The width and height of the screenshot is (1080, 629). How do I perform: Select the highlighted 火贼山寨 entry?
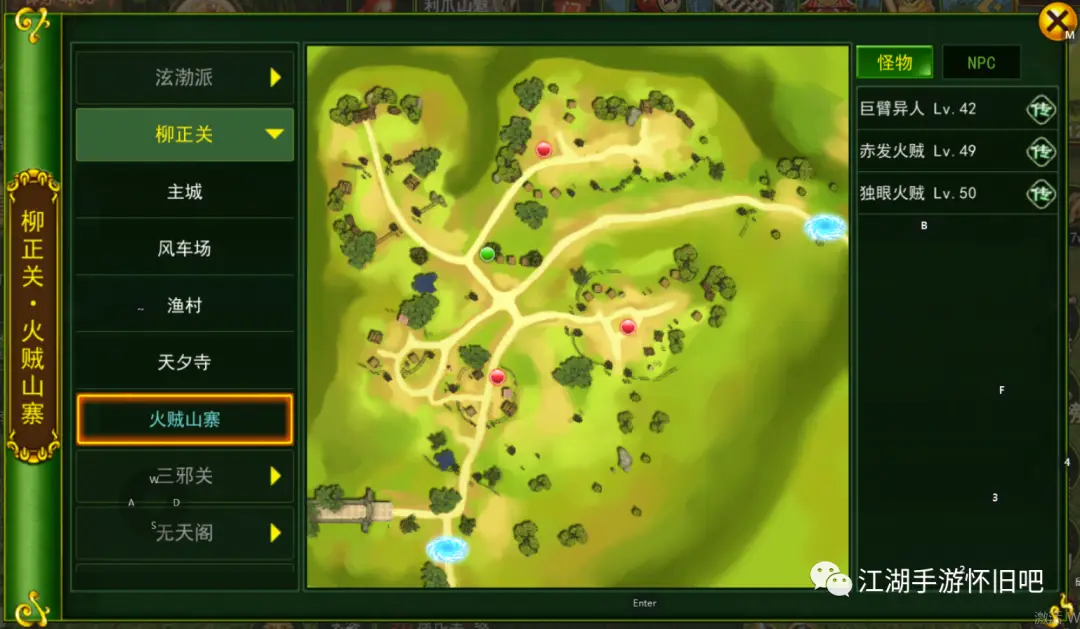(185, 420)
